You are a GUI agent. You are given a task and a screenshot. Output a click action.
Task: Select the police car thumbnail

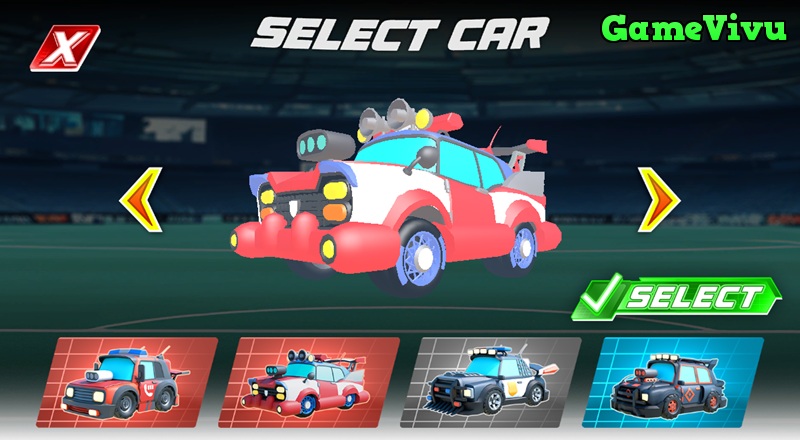pyautogui.click(x=497, y=382)
